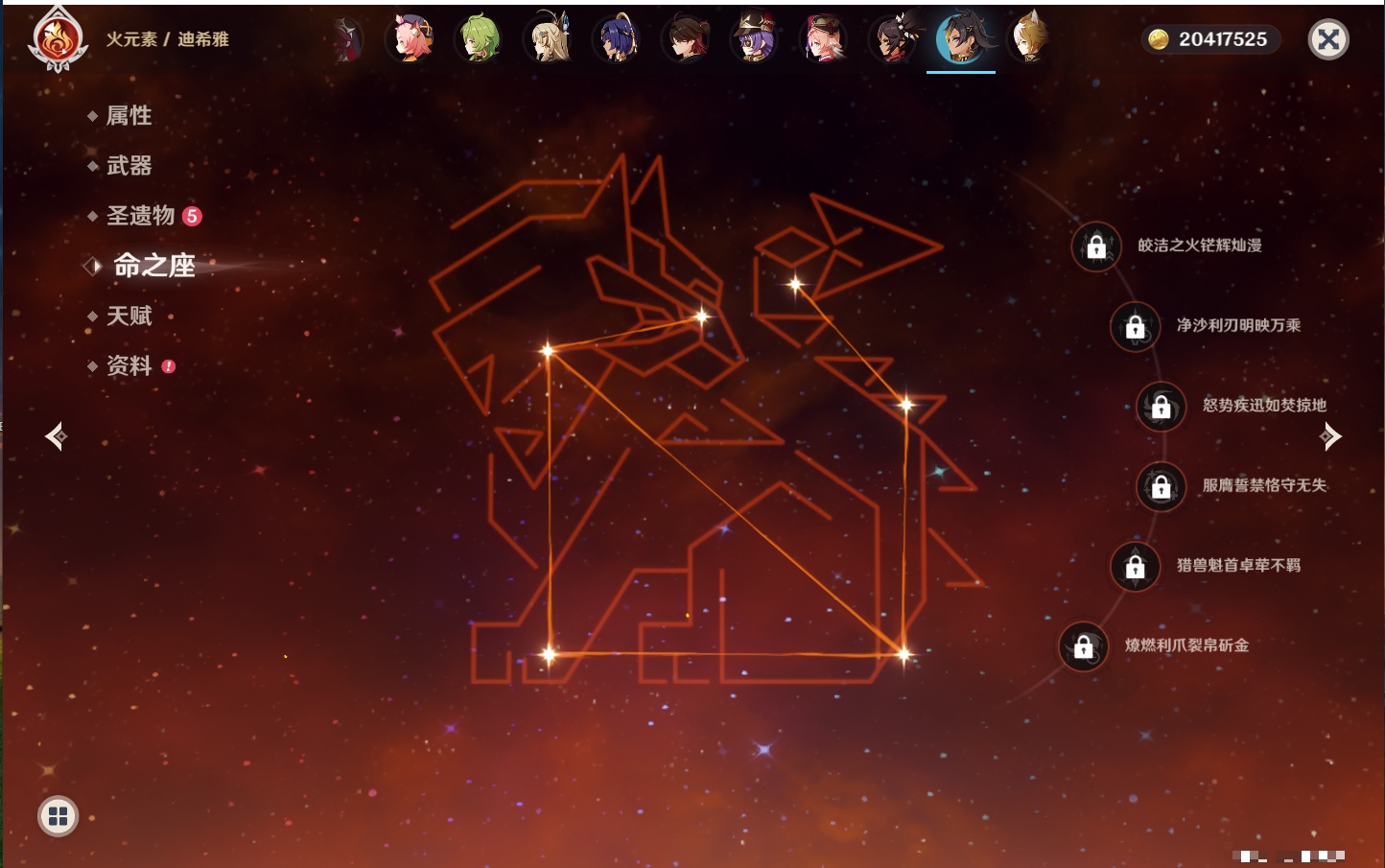Show the 资料 (Profile) section
1385x868 pixels.
tap(129, 365)
